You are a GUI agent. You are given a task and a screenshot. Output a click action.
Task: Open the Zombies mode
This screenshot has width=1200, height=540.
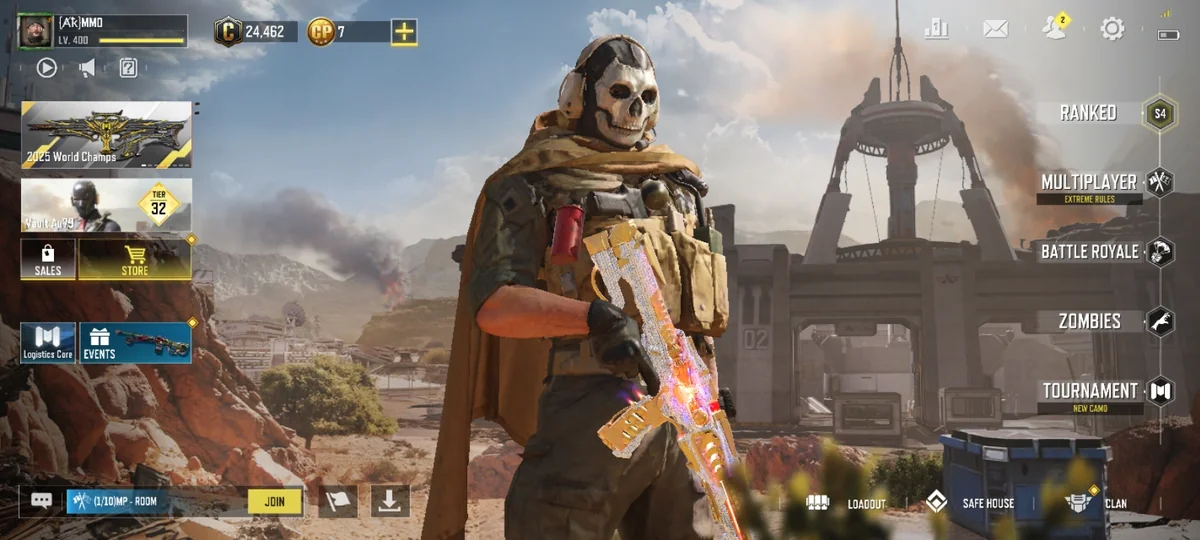(1090, 321)
